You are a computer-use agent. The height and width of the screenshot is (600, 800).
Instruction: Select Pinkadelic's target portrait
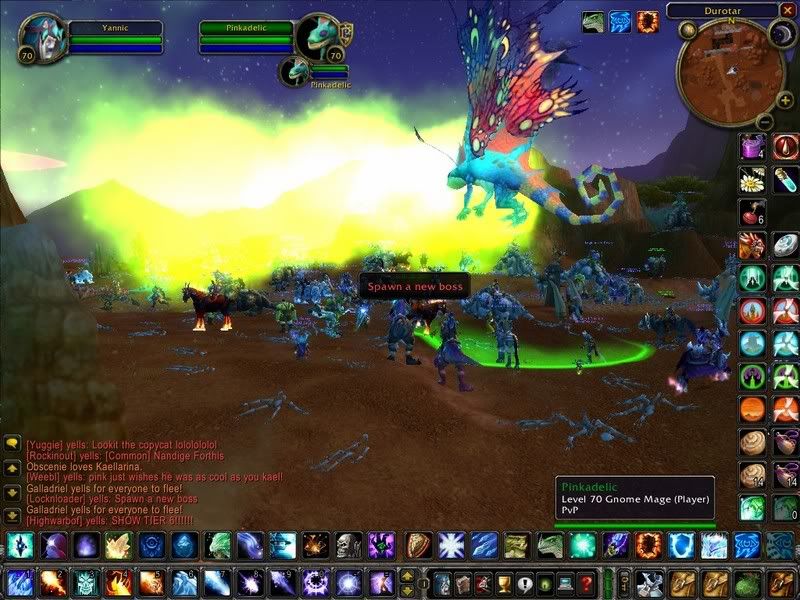tap(319, 39)
